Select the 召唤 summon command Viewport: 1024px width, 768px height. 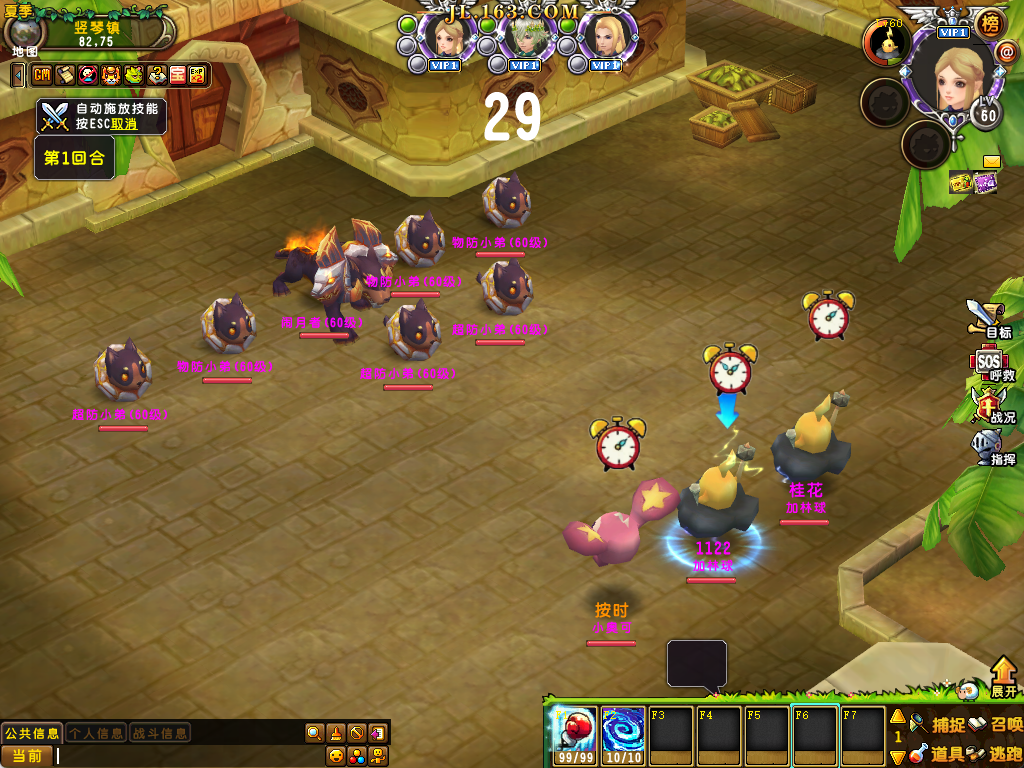tap(995, 724)
